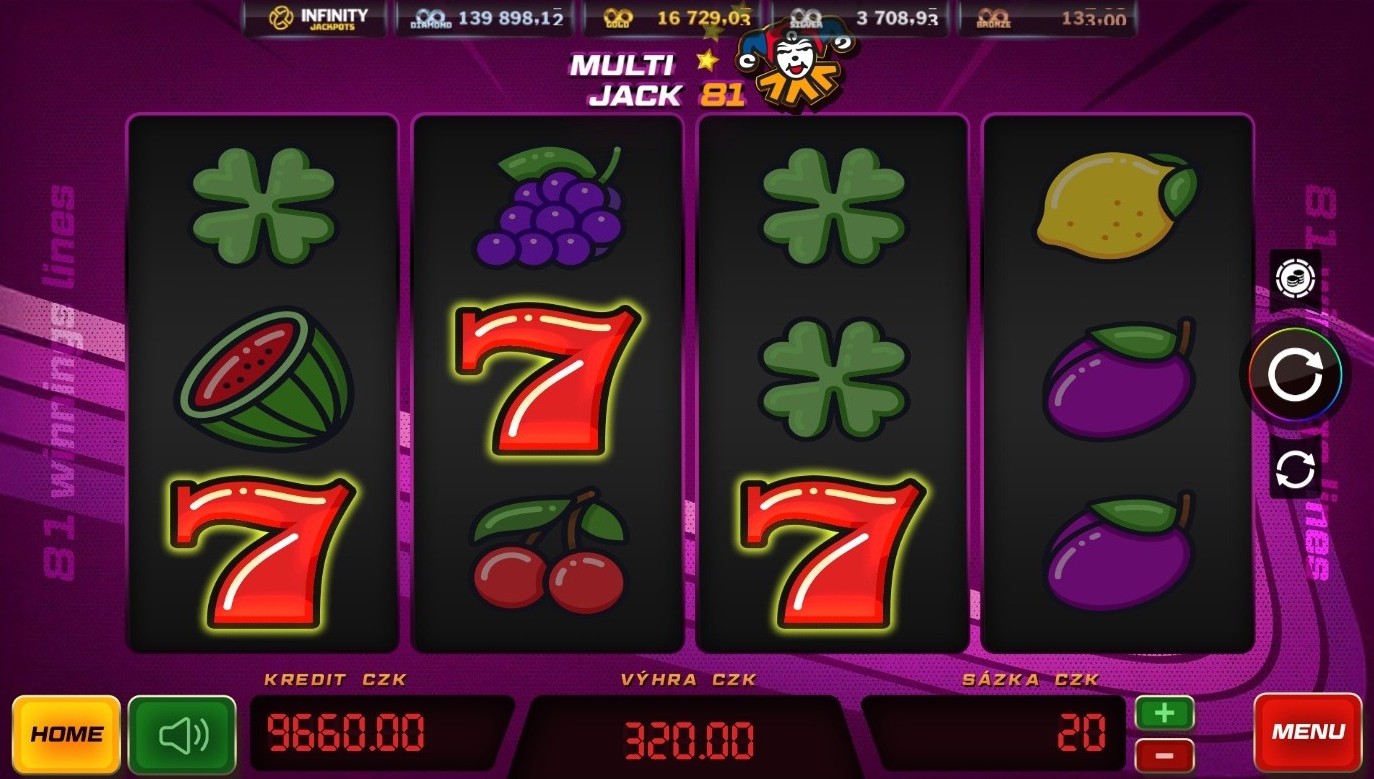Image resolution: width=1374 pixels, height=779 pixels.
Task: Go to the HOME screen
Action: pyautogui.click(x=66, y=733)
